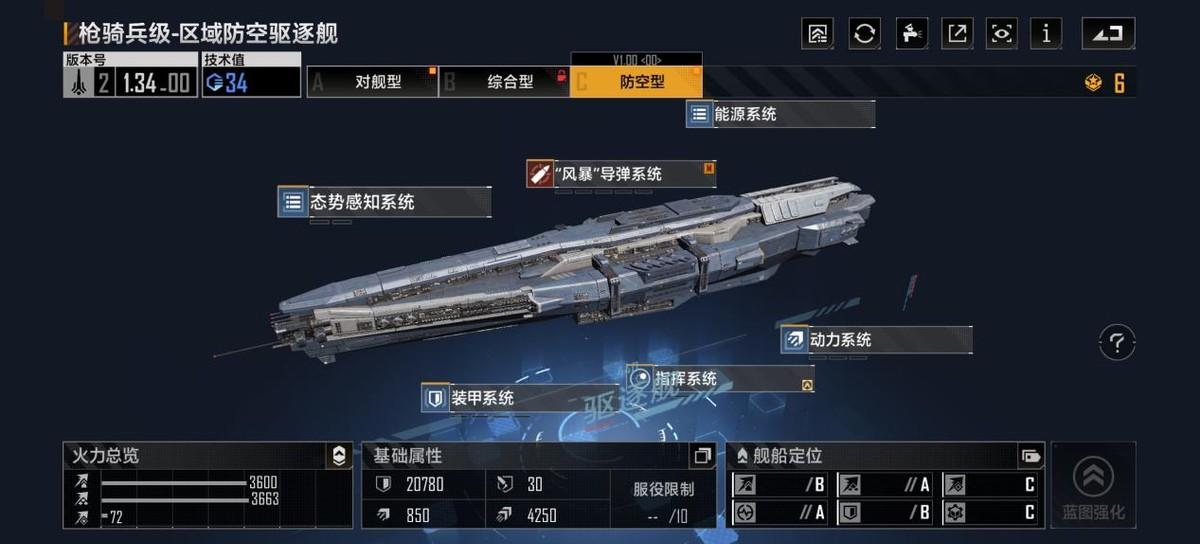Image resolution: width=1200 pixels, height=544 pixels.
Task: Open the spray paint skin icon
Action: tap(911, 33)
